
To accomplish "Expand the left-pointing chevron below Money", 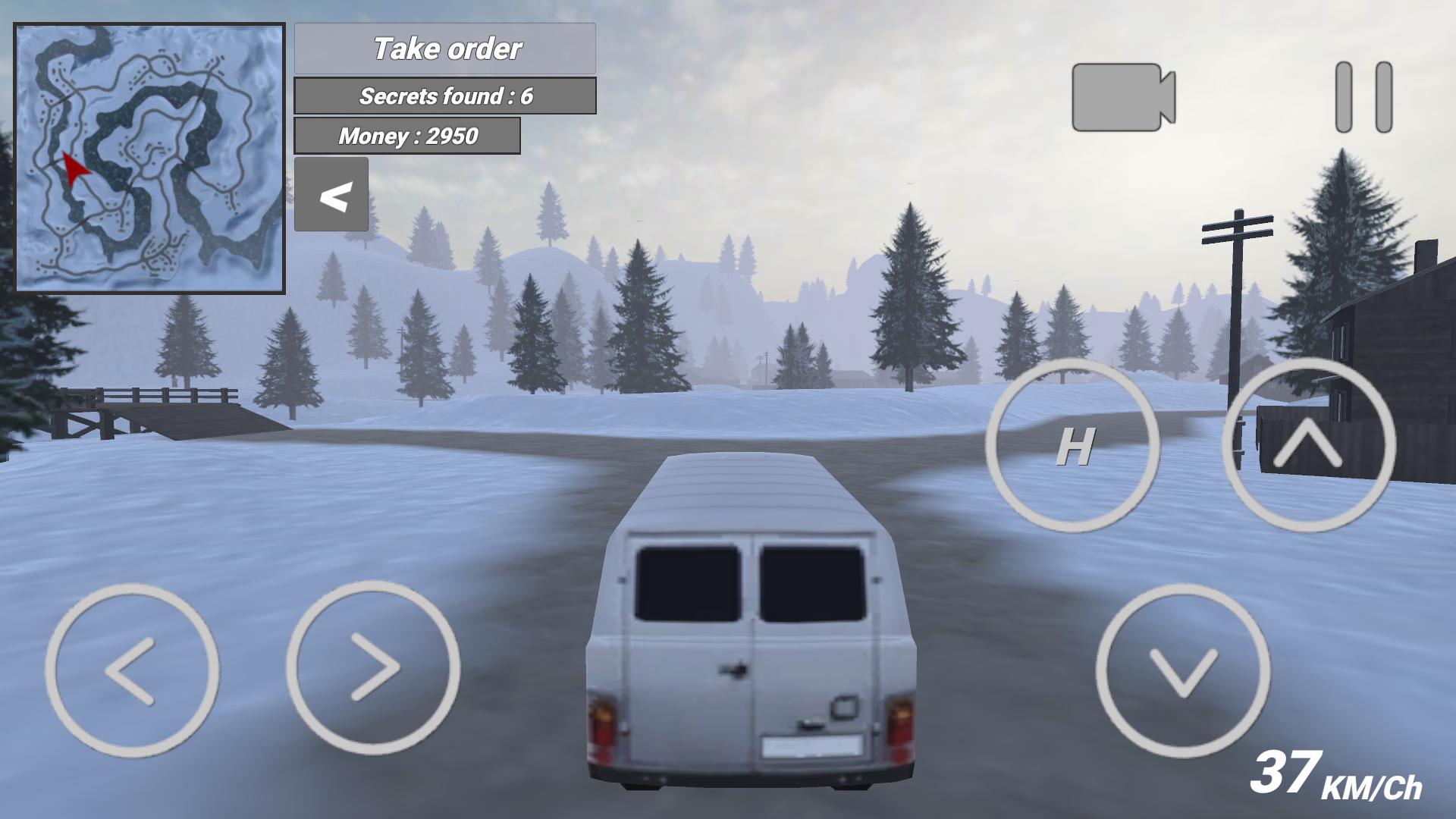I will coord(332,194).
